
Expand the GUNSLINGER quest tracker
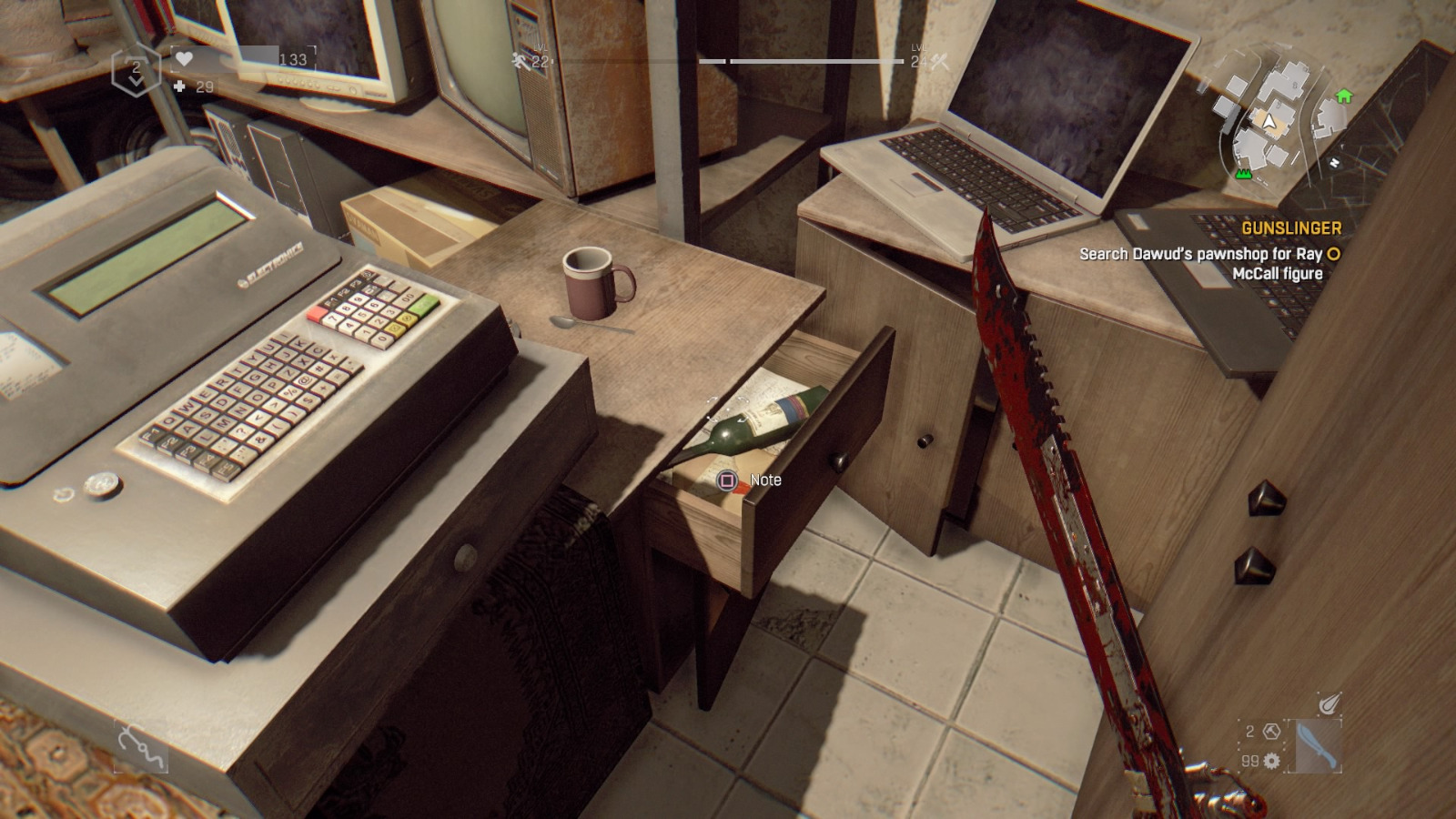[1292, 228]
